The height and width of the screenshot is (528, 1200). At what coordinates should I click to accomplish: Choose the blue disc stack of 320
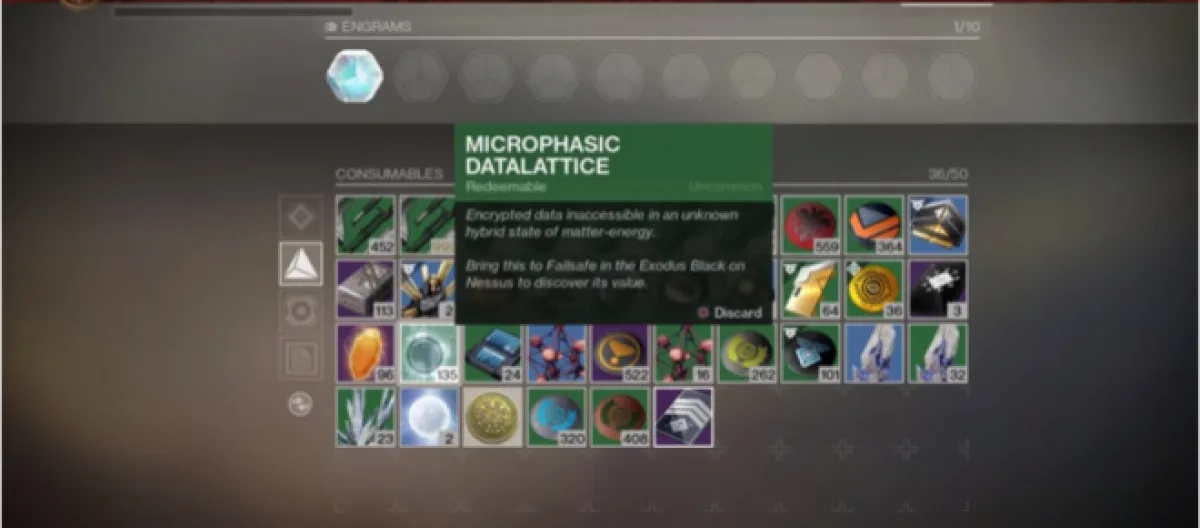556,417
